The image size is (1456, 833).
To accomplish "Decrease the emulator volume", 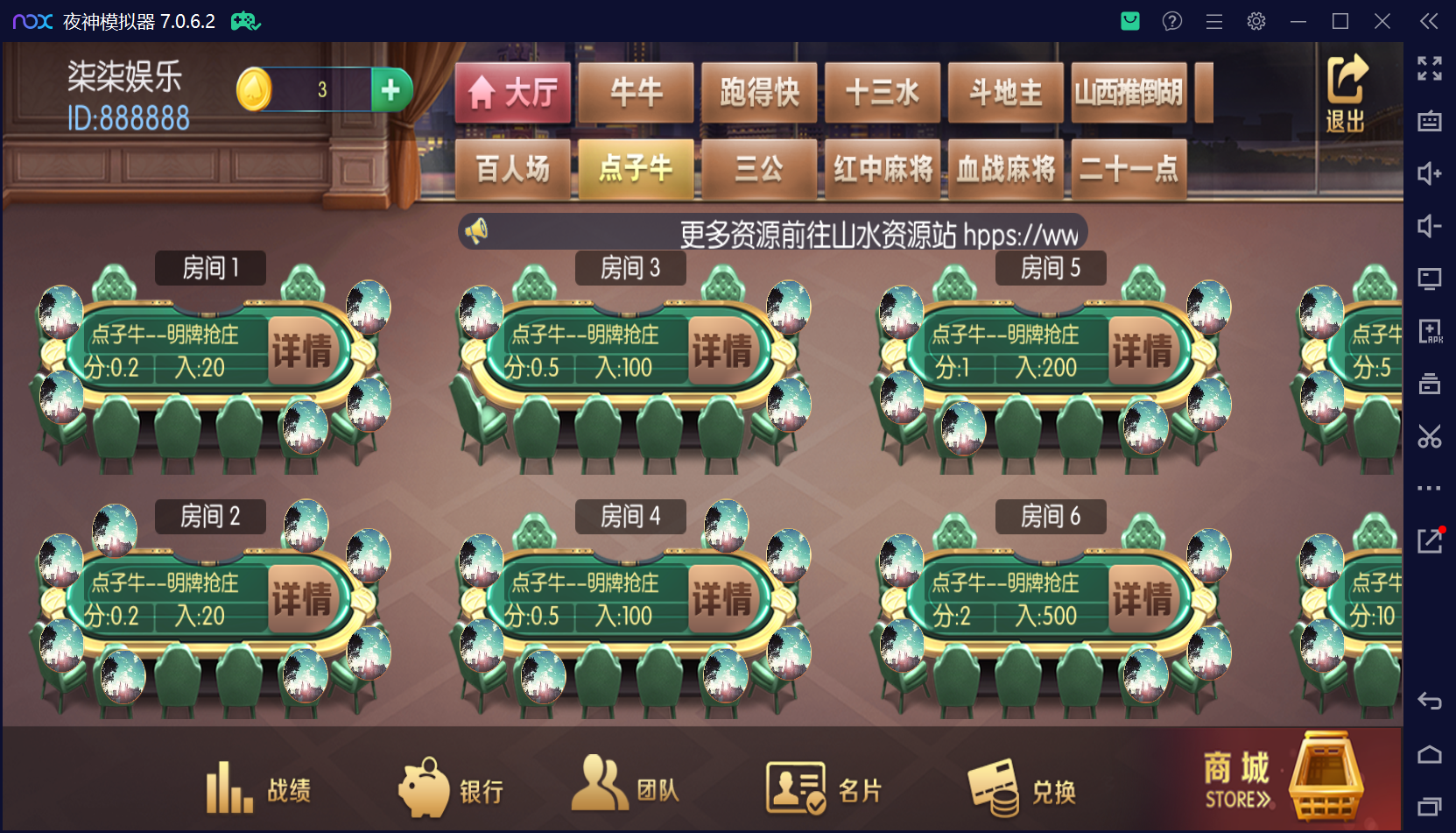I will click(x=1429, y=226).
